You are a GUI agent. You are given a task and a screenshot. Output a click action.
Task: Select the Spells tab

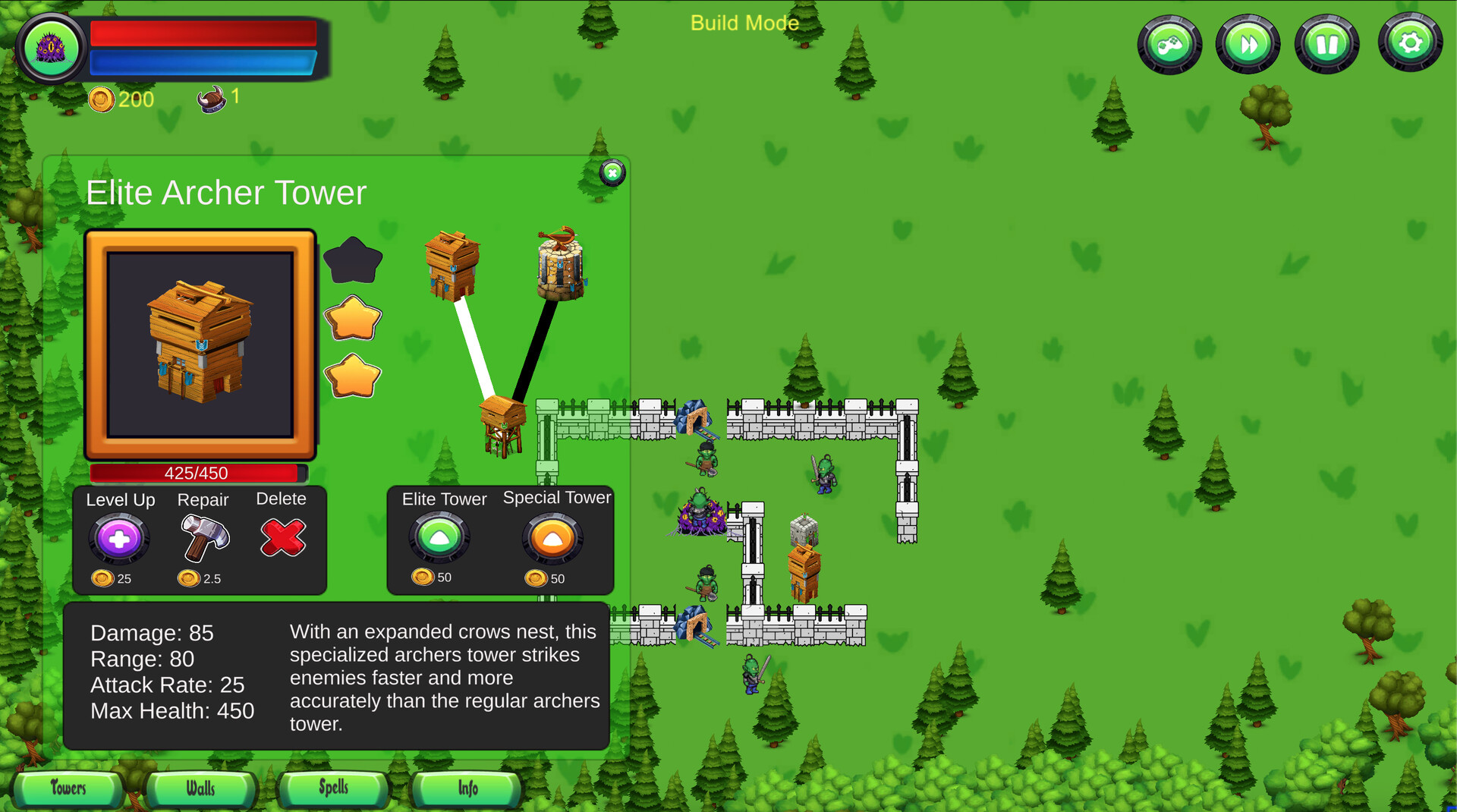click(x=333, y=789)
